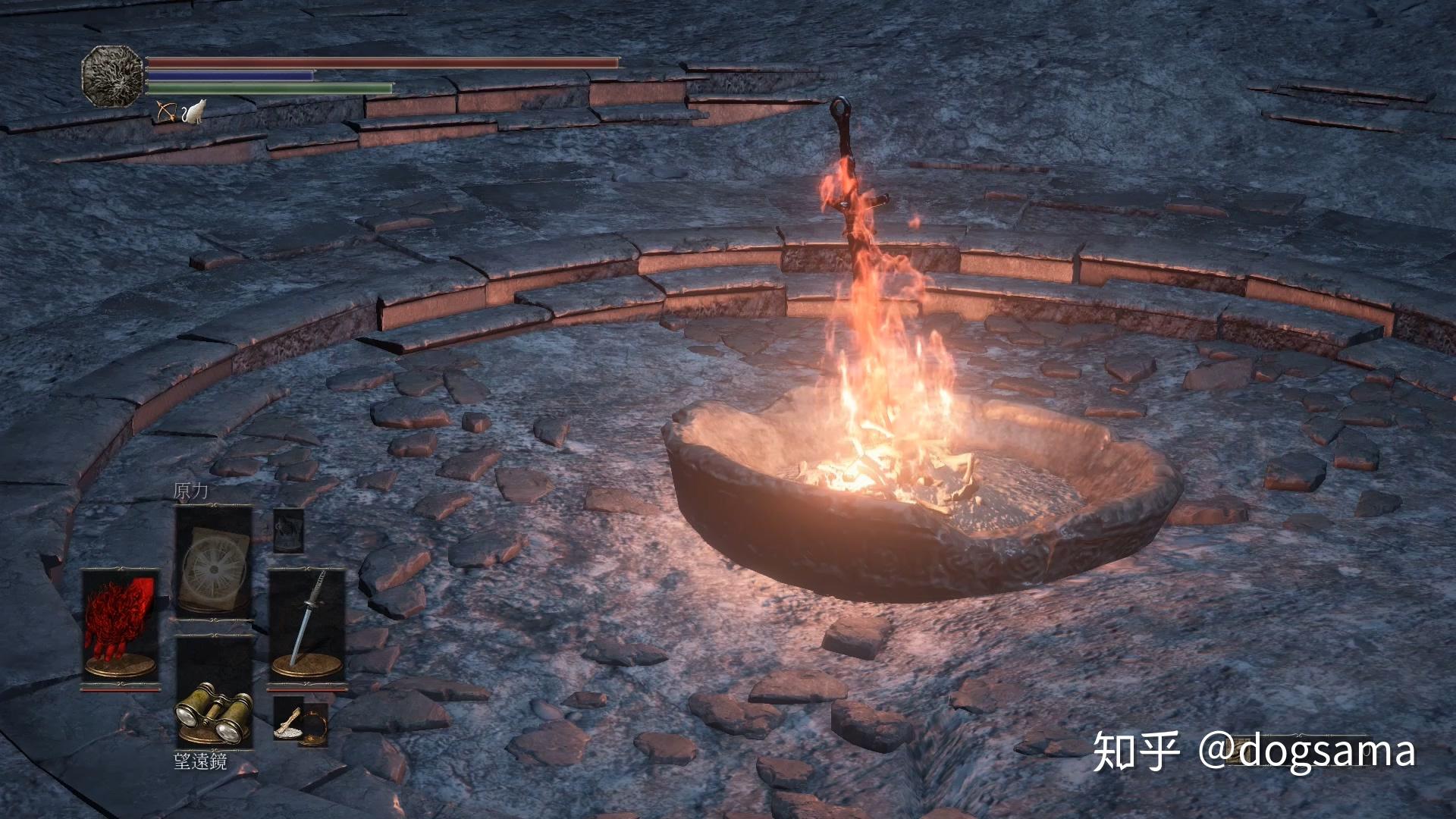Click the white cat status effect icon
Image resolution: width=1456 pixels, height=819 pixels.
pos(194,111)
